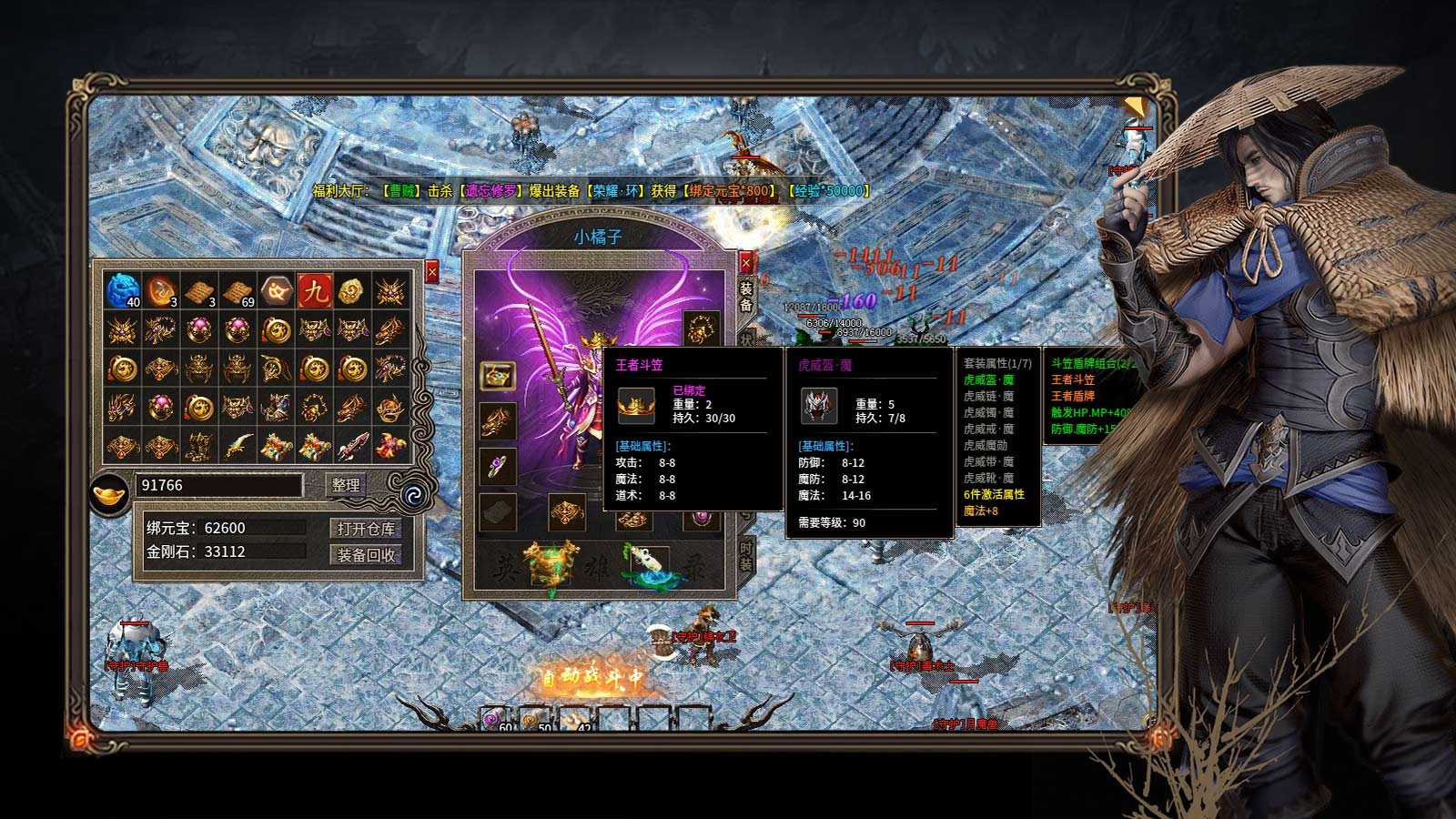Click the gold ingot currency icon
This screenshot has width=1456, height=819.
[x=111, y=491]
